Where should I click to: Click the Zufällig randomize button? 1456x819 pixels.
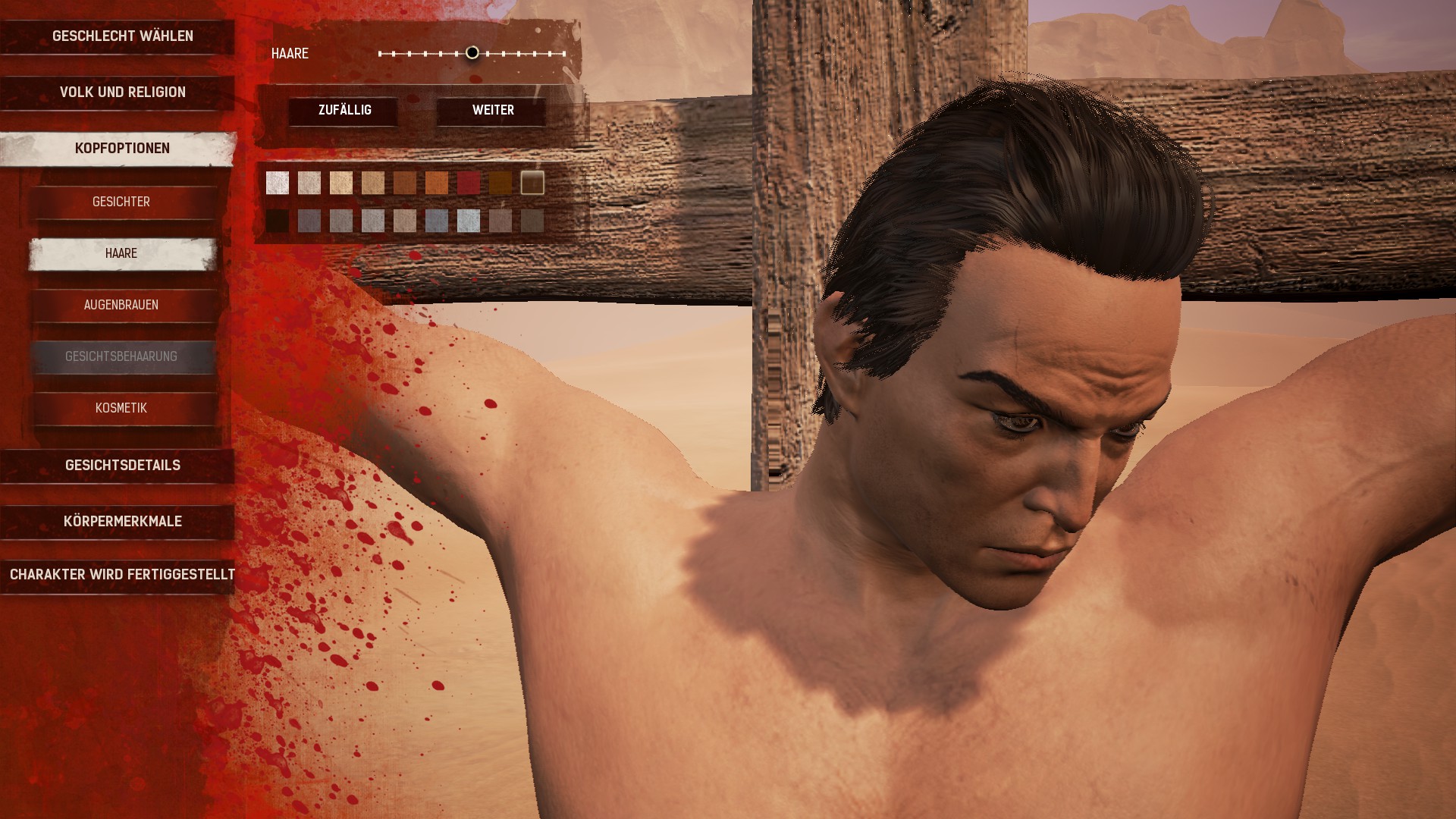344,111
